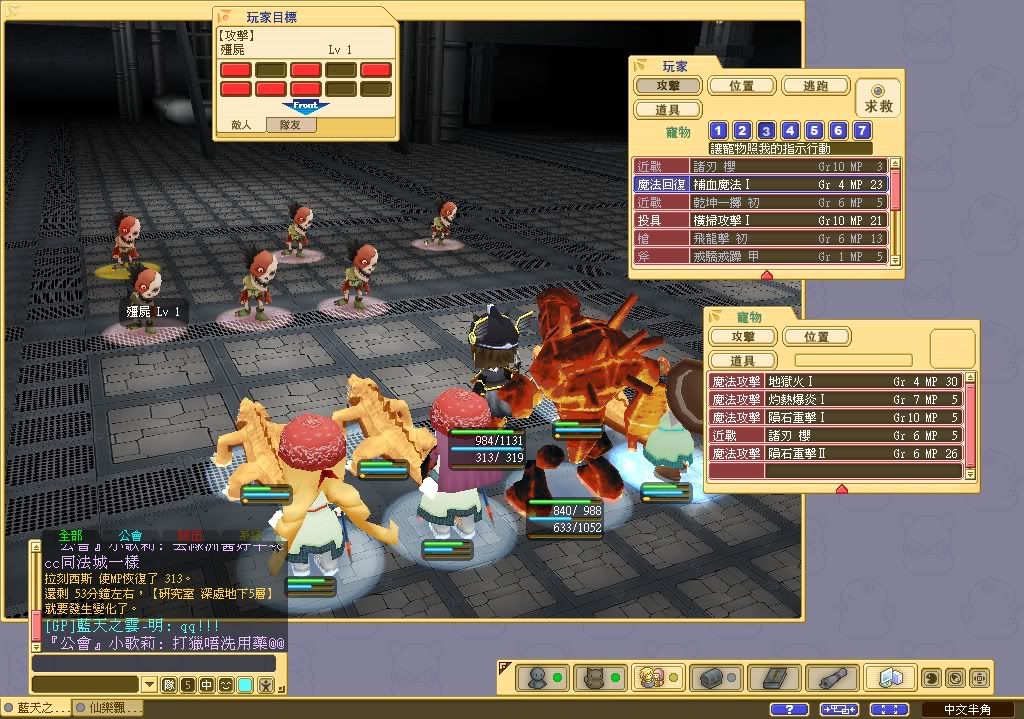Call for help with the 求救 button

tap(878, 98)
